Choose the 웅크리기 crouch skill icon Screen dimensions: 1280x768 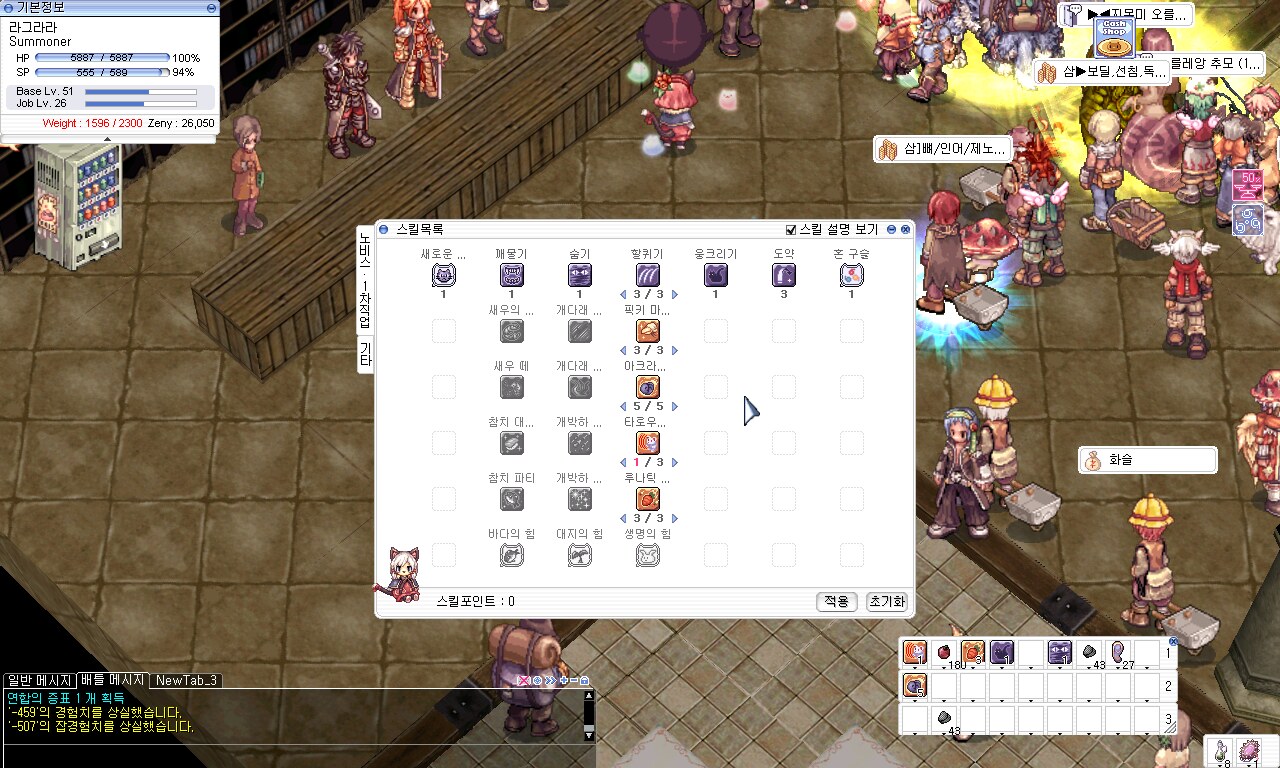click(715, 275)
